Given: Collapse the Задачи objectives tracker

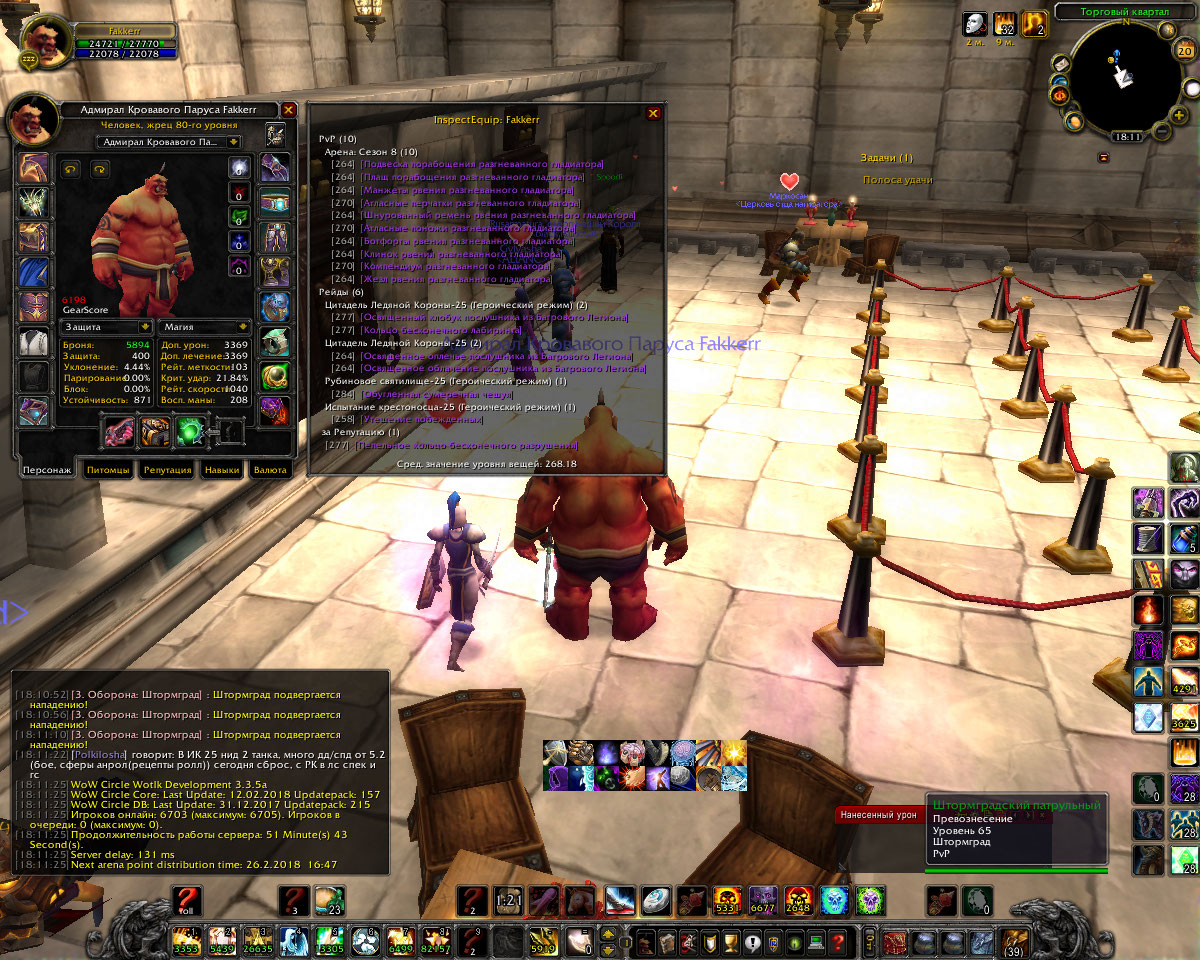Looking at the screenshot, I should (x=1103, y=157).
